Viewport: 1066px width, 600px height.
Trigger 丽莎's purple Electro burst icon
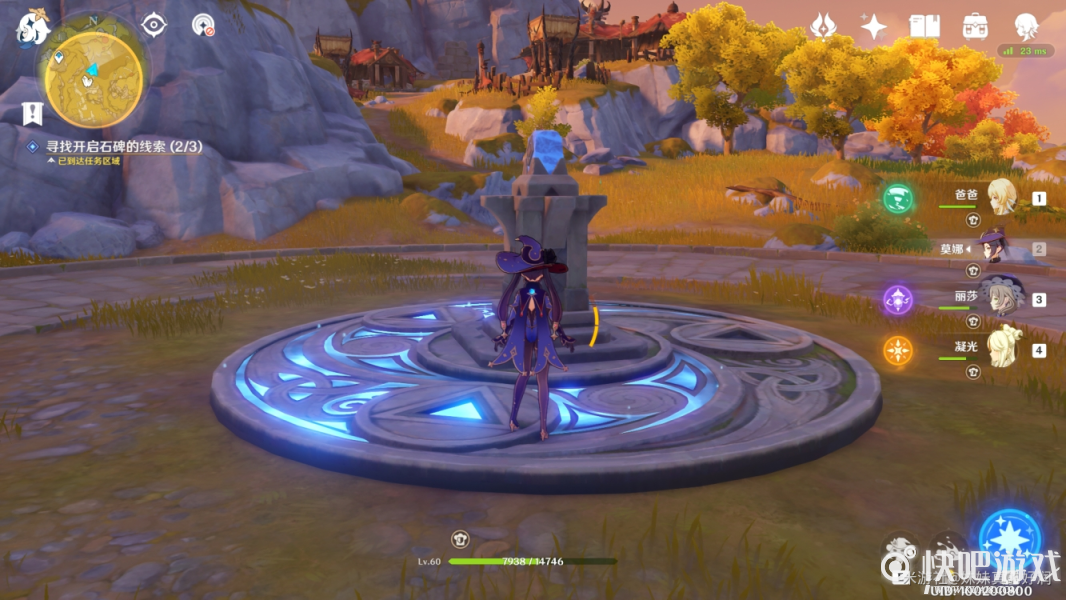tap(897, 299)
